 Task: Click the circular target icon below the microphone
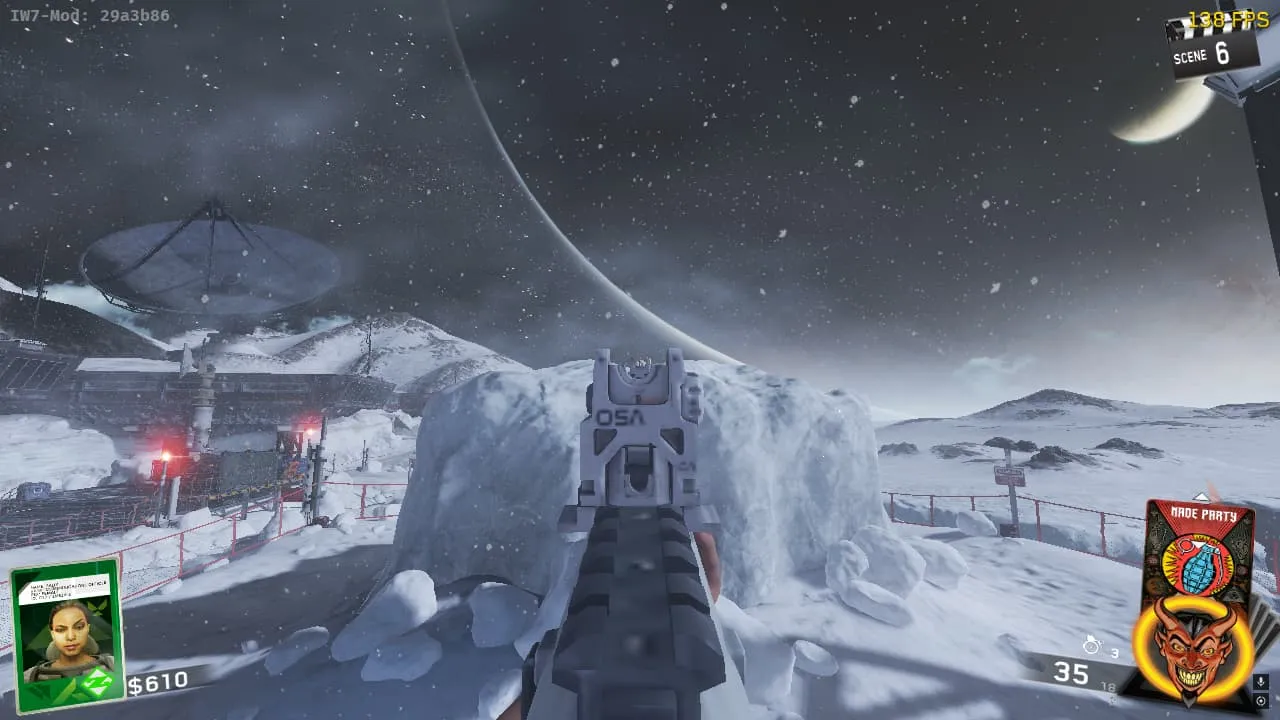[x=1260, y=700]
